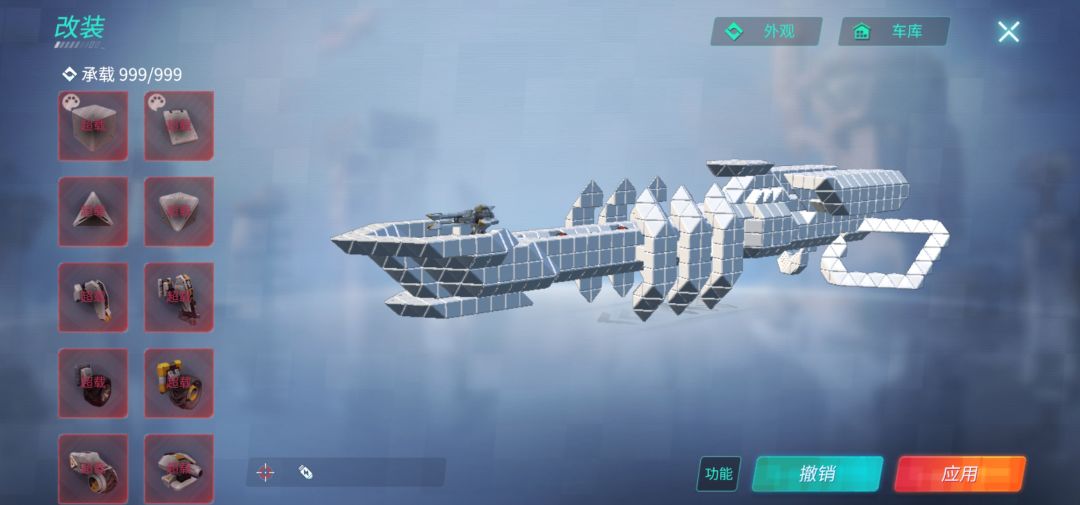Click the white tag icon beside the crosshair
Image resolution: width=1080 pixels, height=505 pixels.
click(306, 472)
